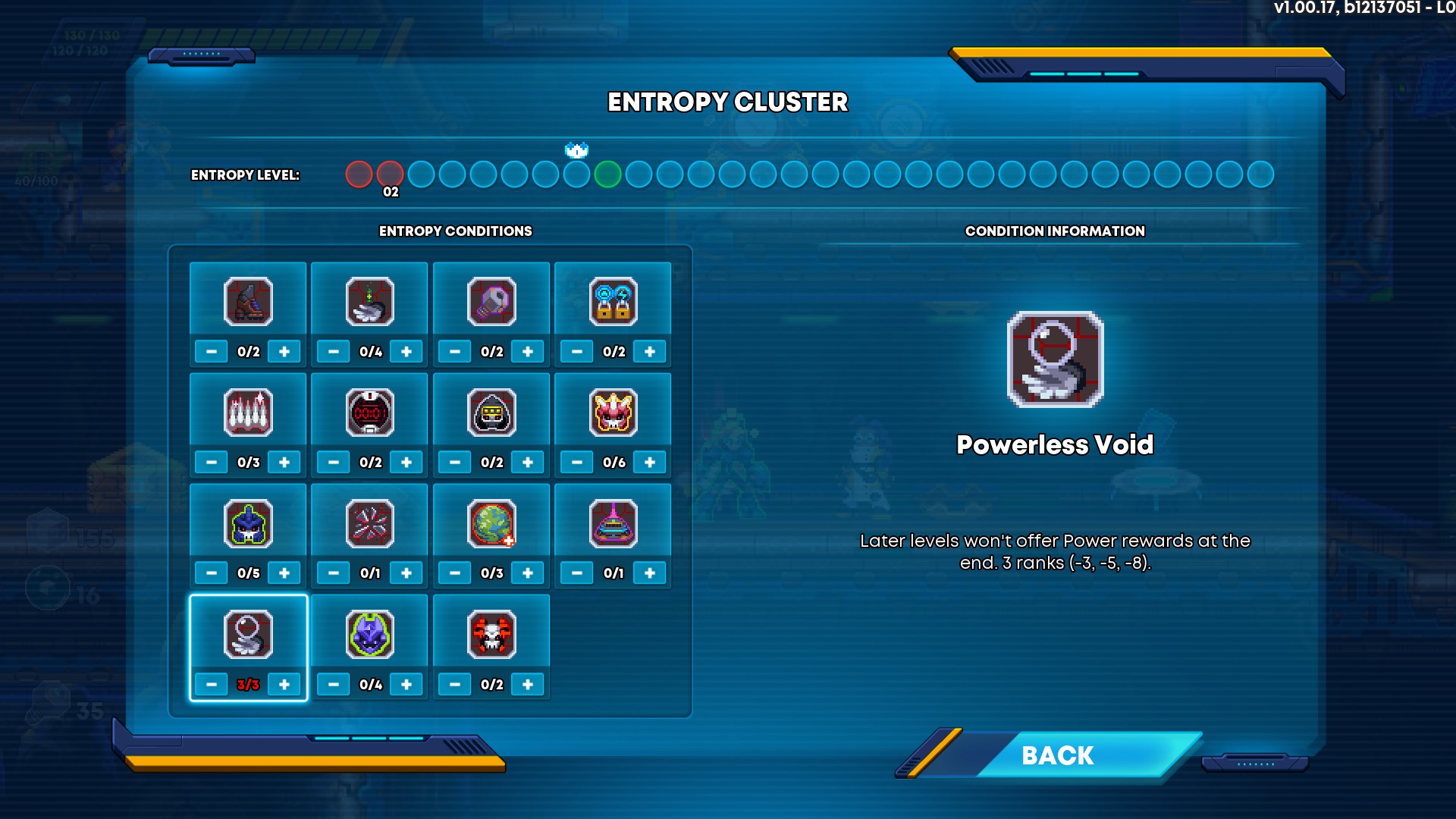Select the rainbow cone entropy condition
Image resolution: width=1456 pixels, height=819 pixels.
click(x=613, y=523)
